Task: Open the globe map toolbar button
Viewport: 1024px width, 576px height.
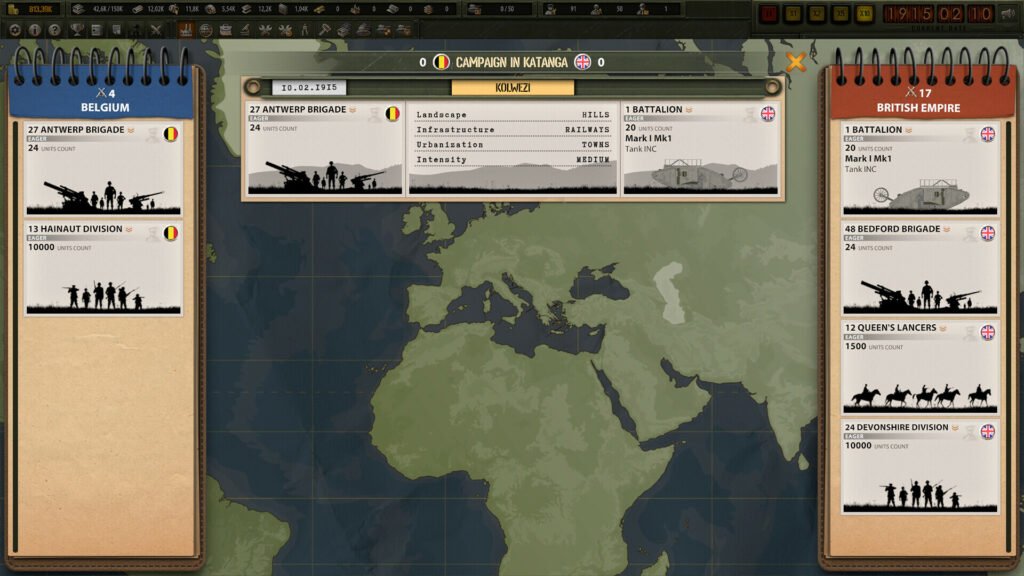Action: click(x=206, y=30)
